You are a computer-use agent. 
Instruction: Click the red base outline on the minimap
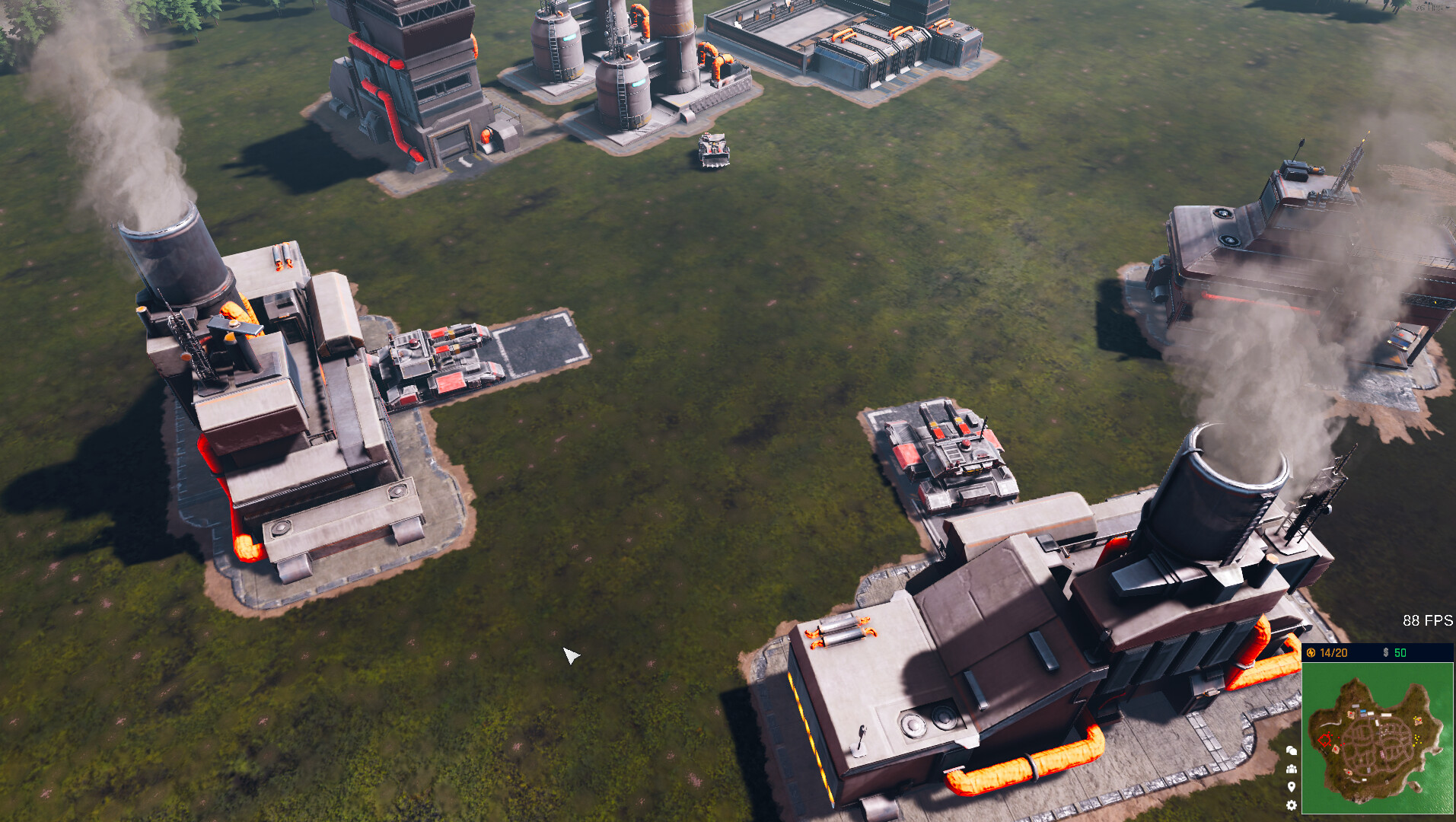click(1325, 740)
